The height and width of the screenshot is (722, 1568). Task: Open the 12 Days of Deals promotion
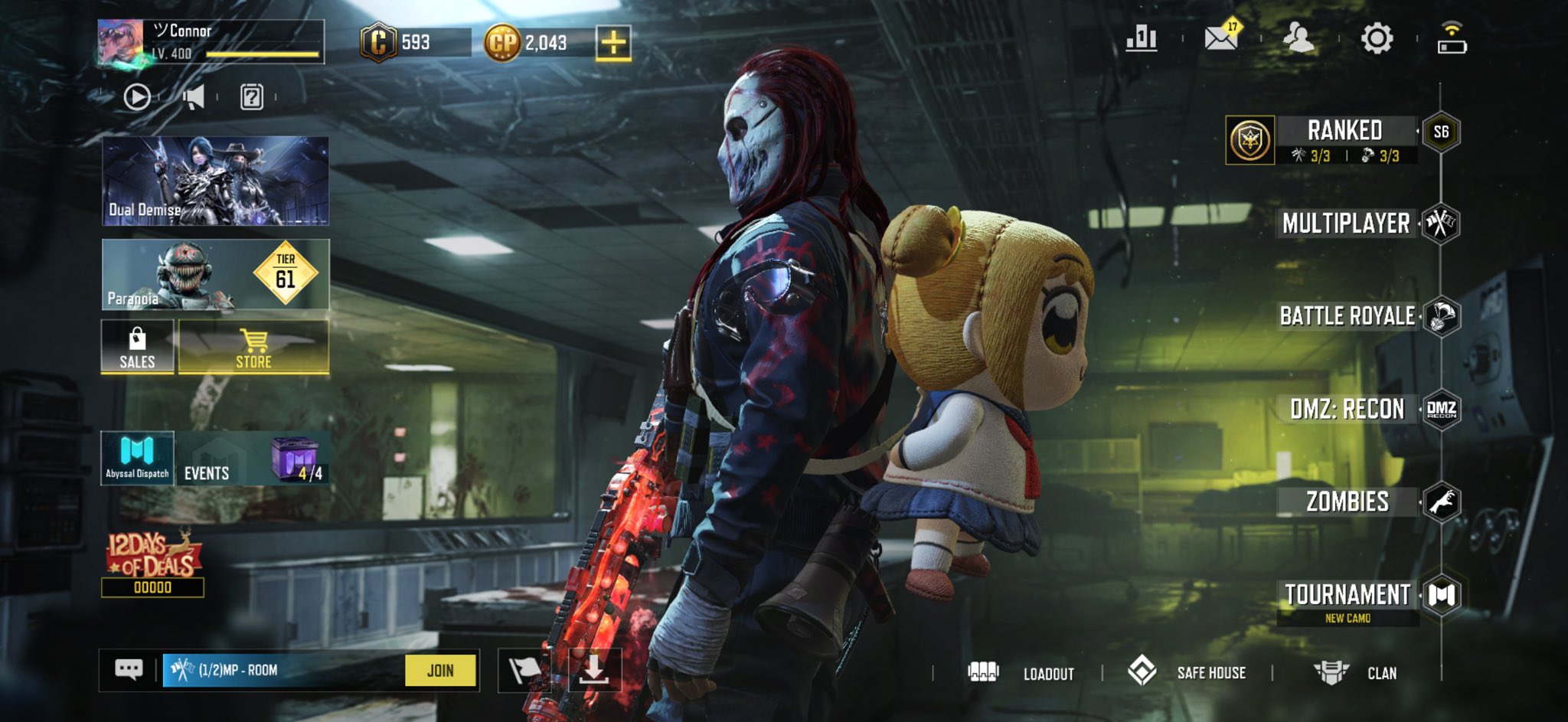153,563
